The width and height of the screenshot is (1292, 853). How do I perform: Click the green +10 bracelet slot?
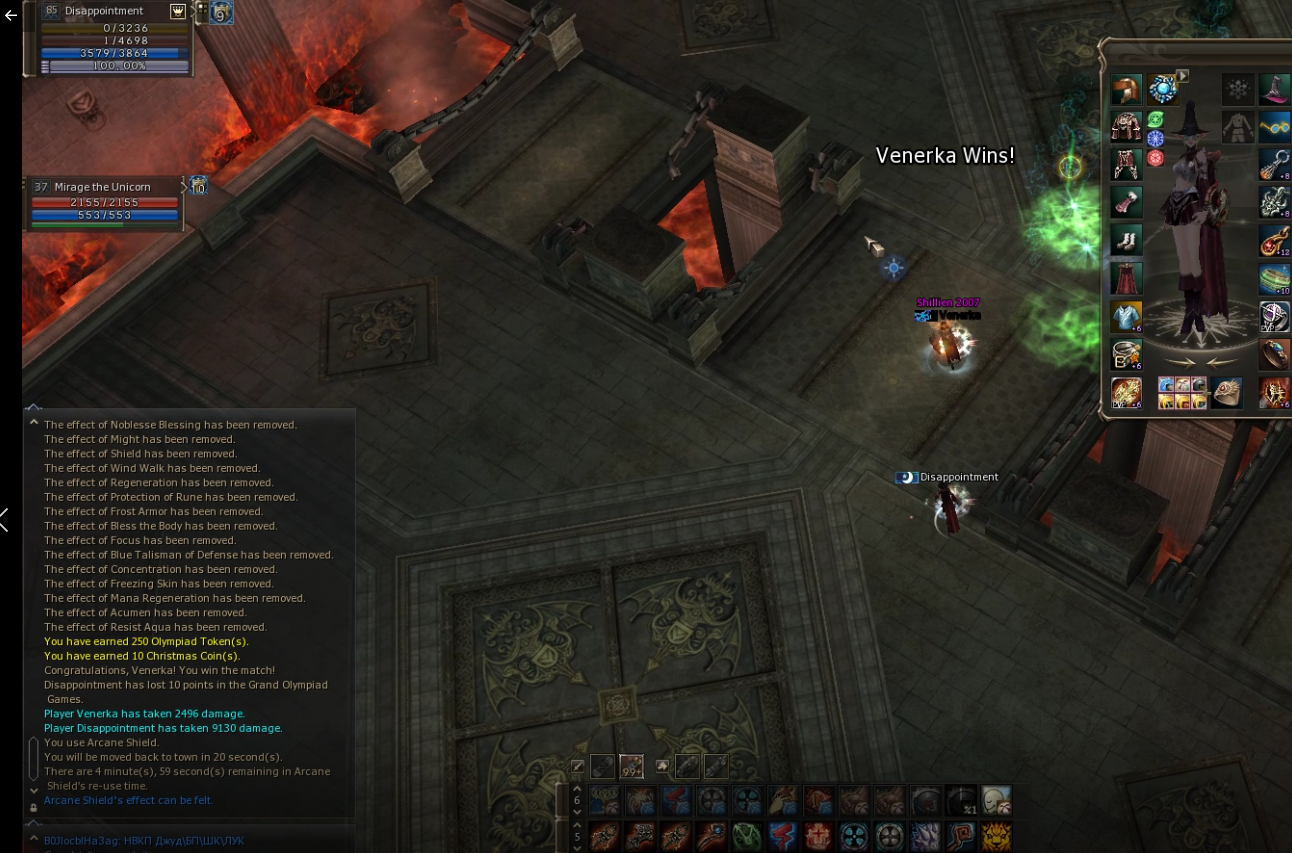click(1274, 277)
